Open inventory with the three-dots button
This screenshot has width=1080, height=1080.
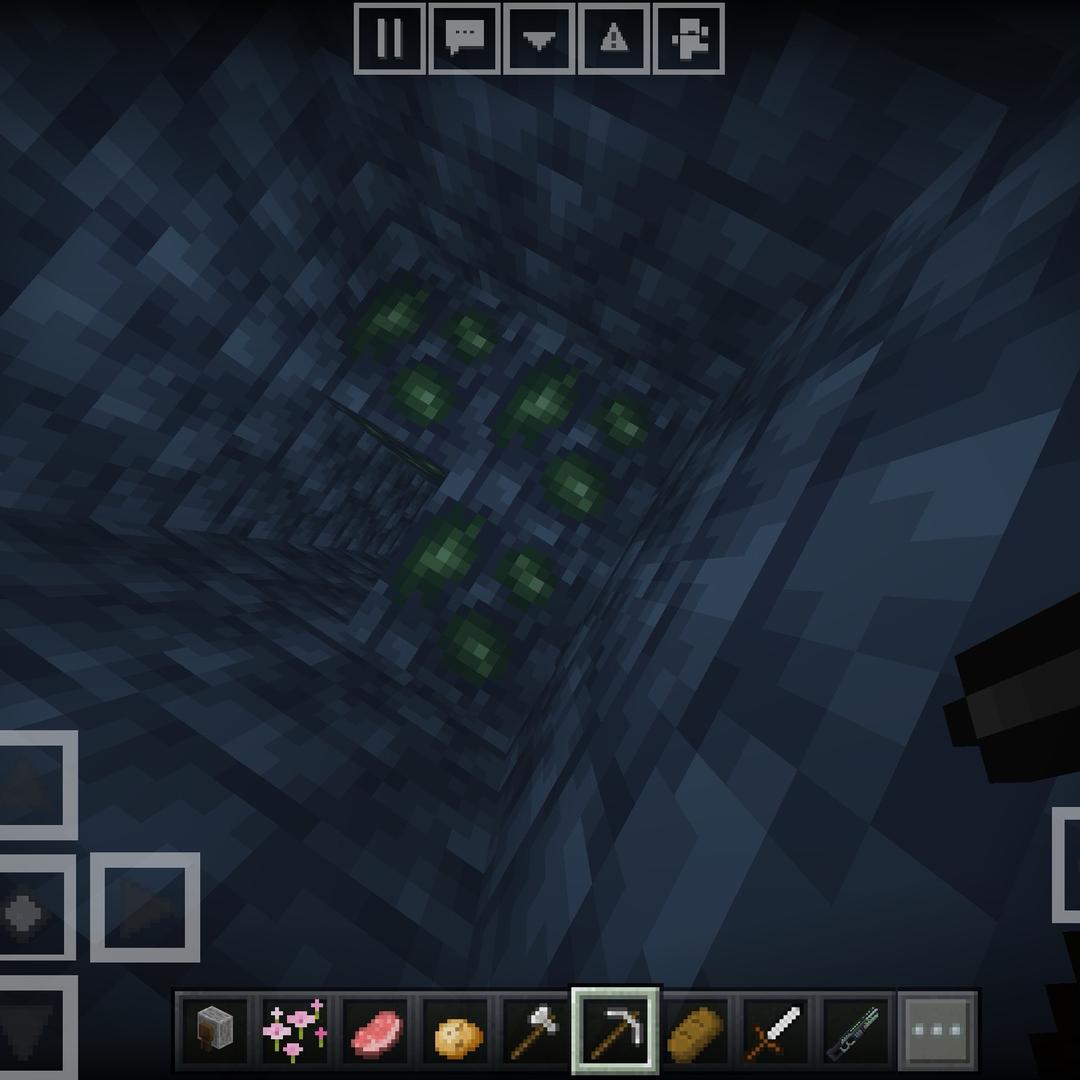(x=938, y=1031)
